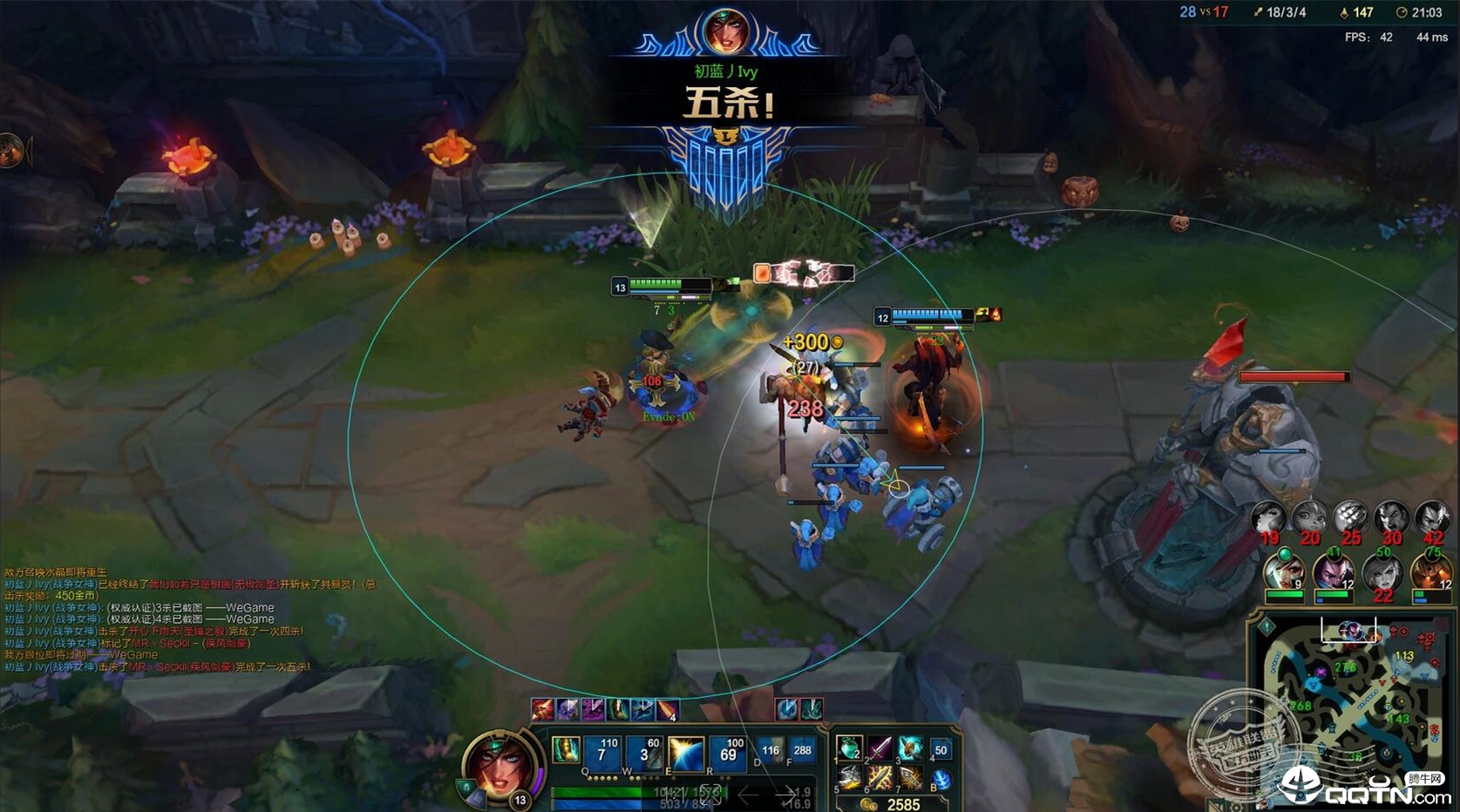
Task: Select the F summoner spell slot
Action: click(802, 751)
